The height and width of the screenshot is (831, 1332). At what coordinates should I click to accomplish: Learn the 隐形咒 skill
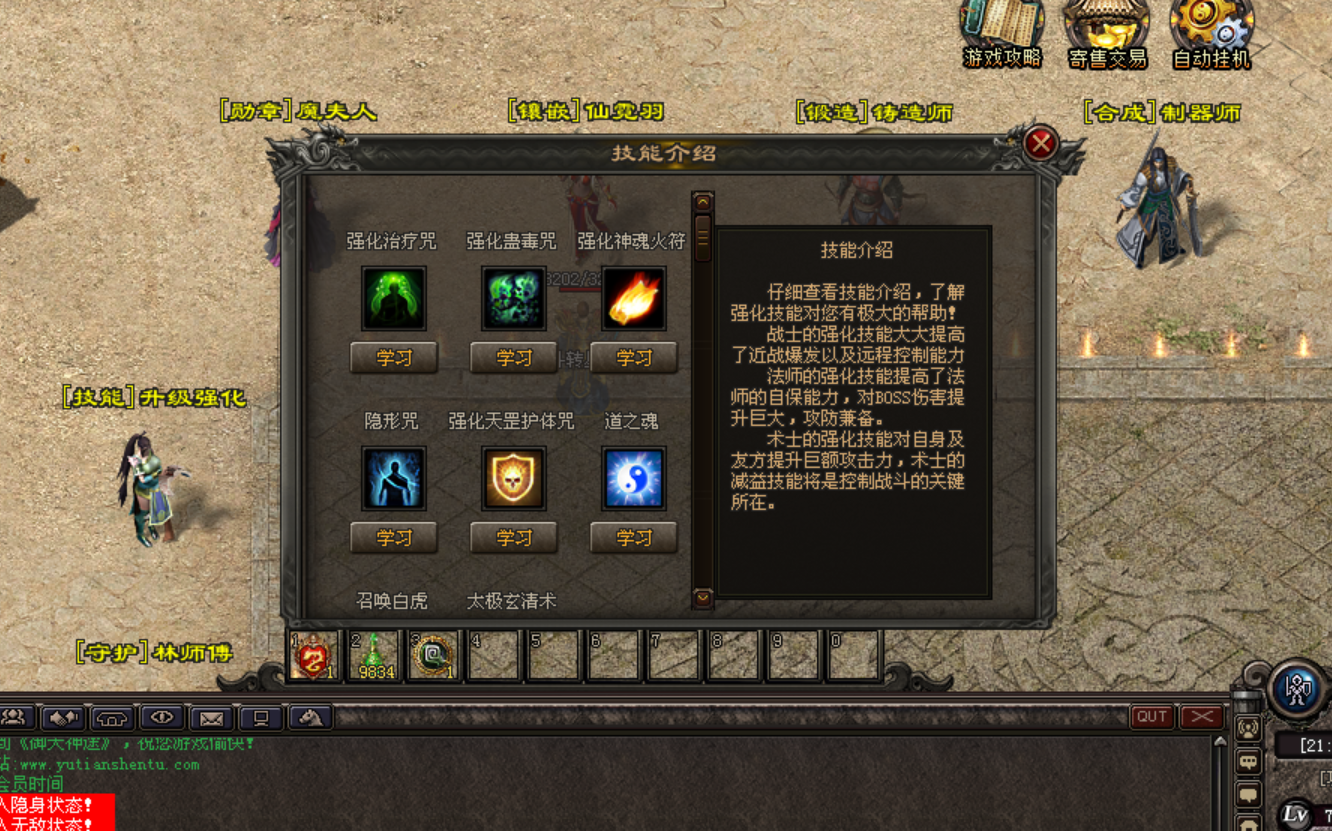click(393, 538)
